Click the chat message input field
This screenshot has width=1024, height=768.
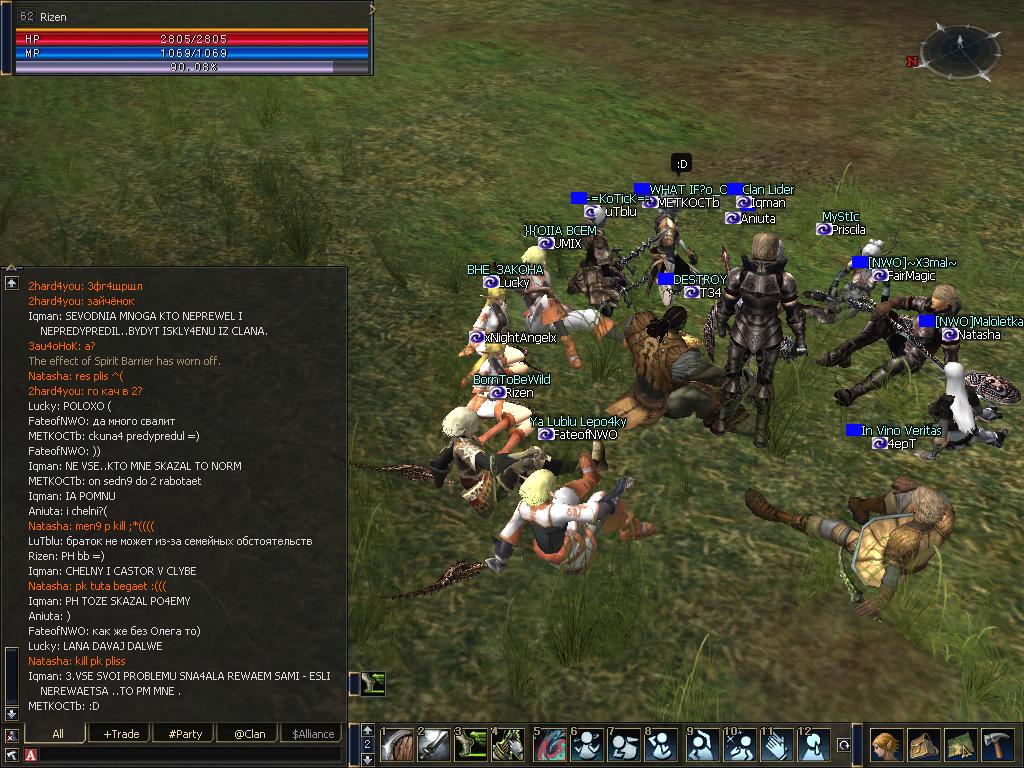coord(190,754)
